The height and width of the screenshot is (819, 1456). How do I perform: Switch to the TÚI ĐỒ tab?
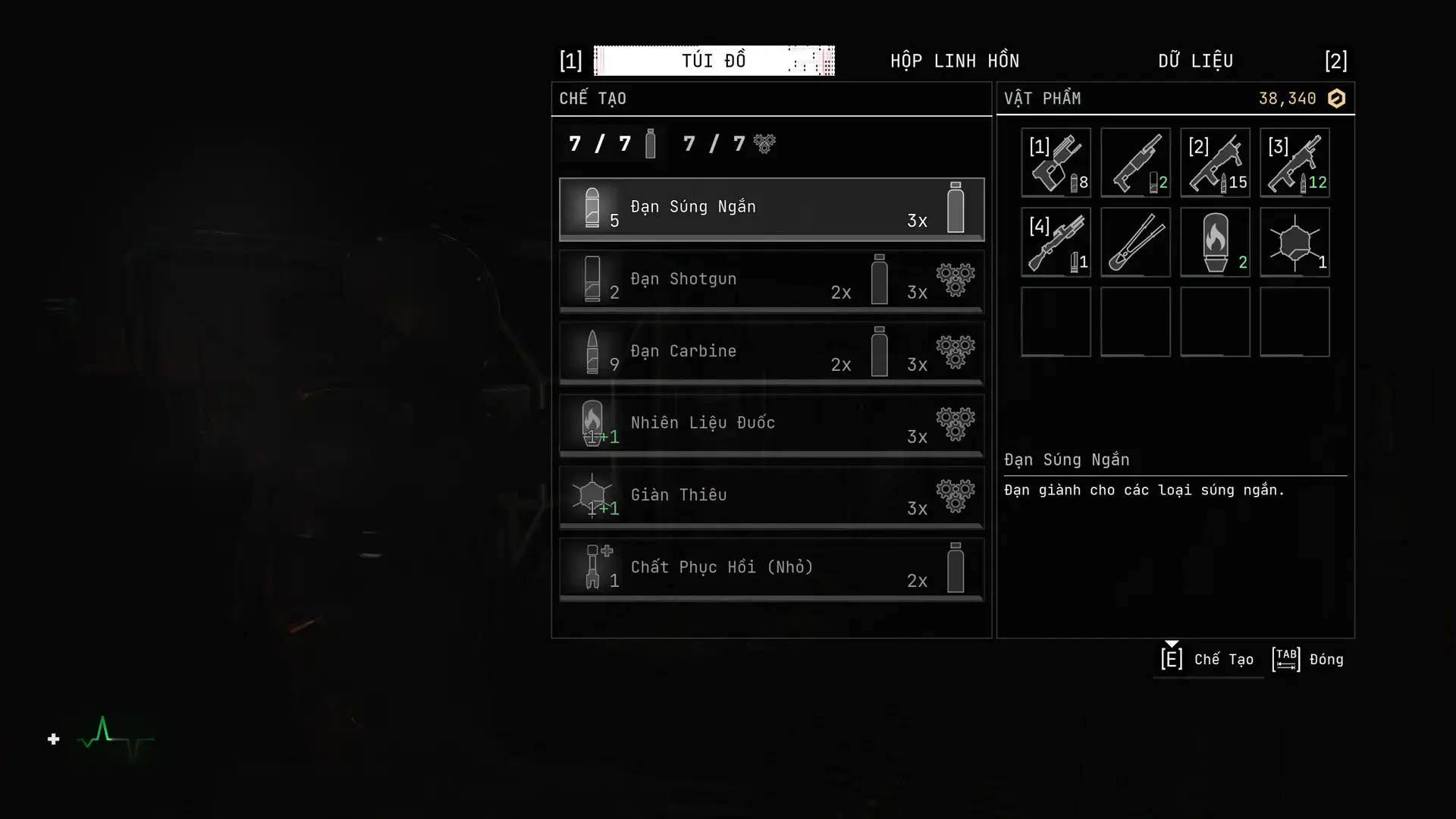(714, 61)
